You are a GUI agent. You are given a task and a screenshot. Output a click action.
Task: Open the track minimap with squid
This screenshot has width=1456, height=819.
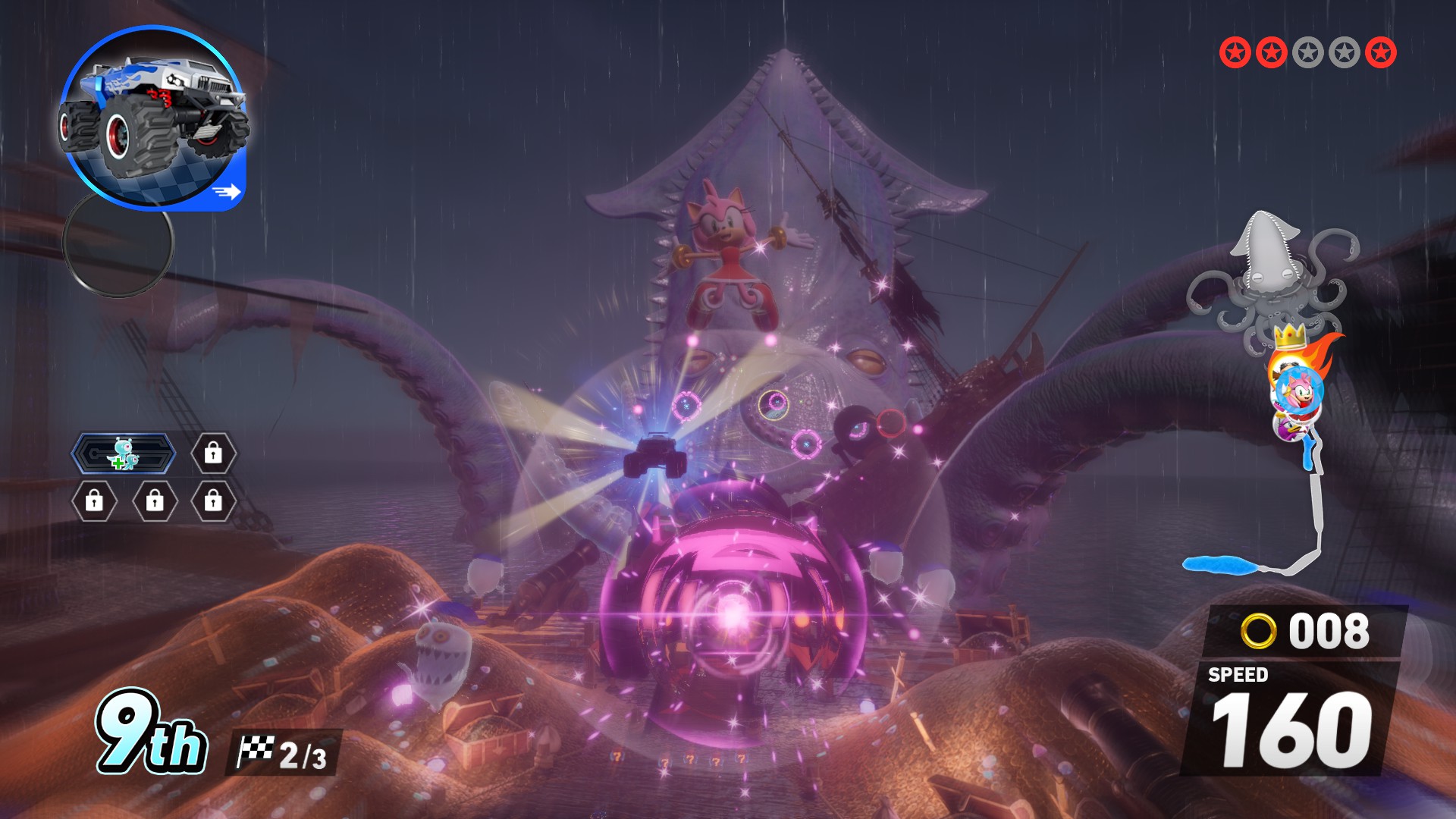click(1274, 394)
